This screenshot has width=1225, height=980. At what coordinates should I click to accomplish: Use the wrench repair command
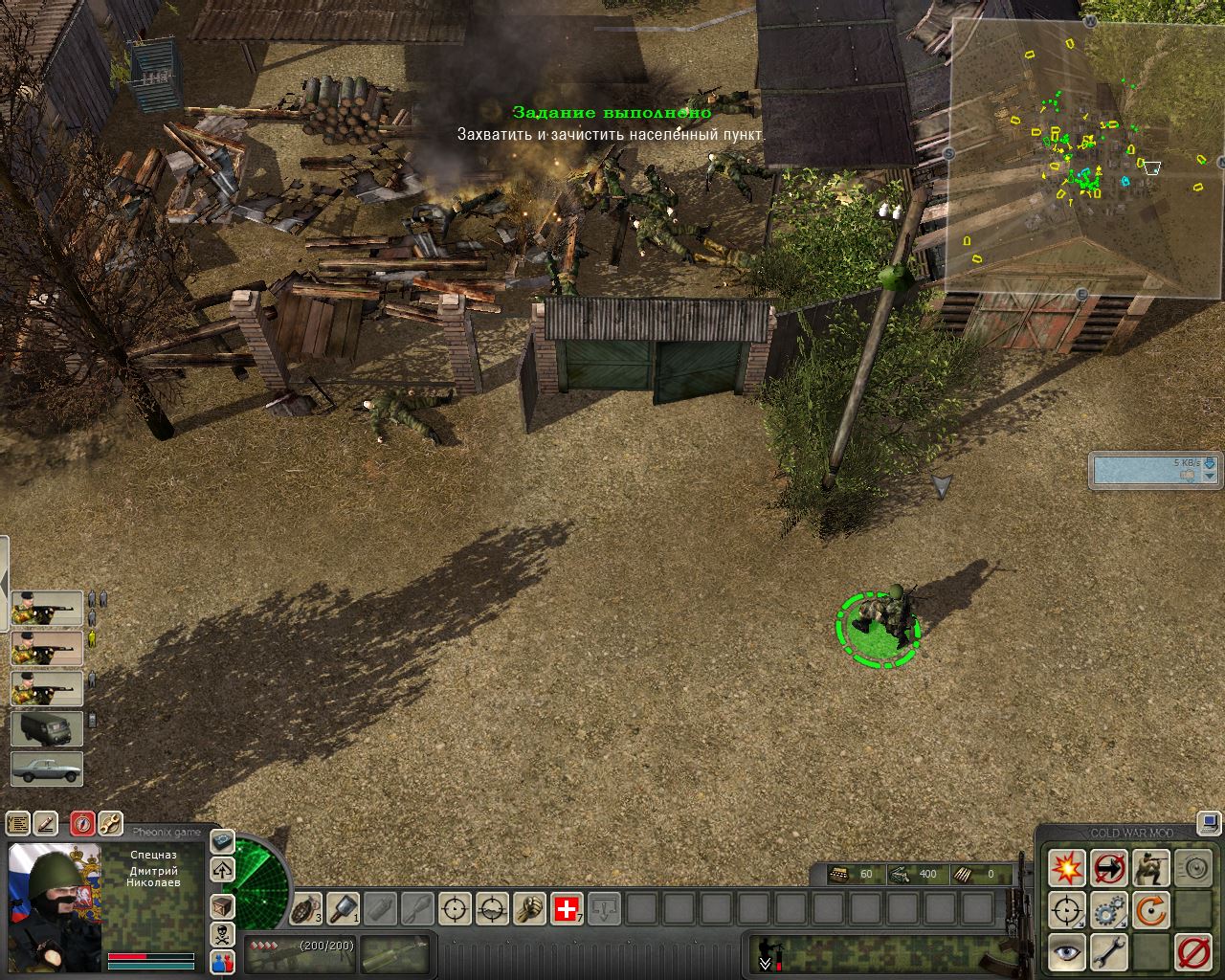click(1108, 952)
